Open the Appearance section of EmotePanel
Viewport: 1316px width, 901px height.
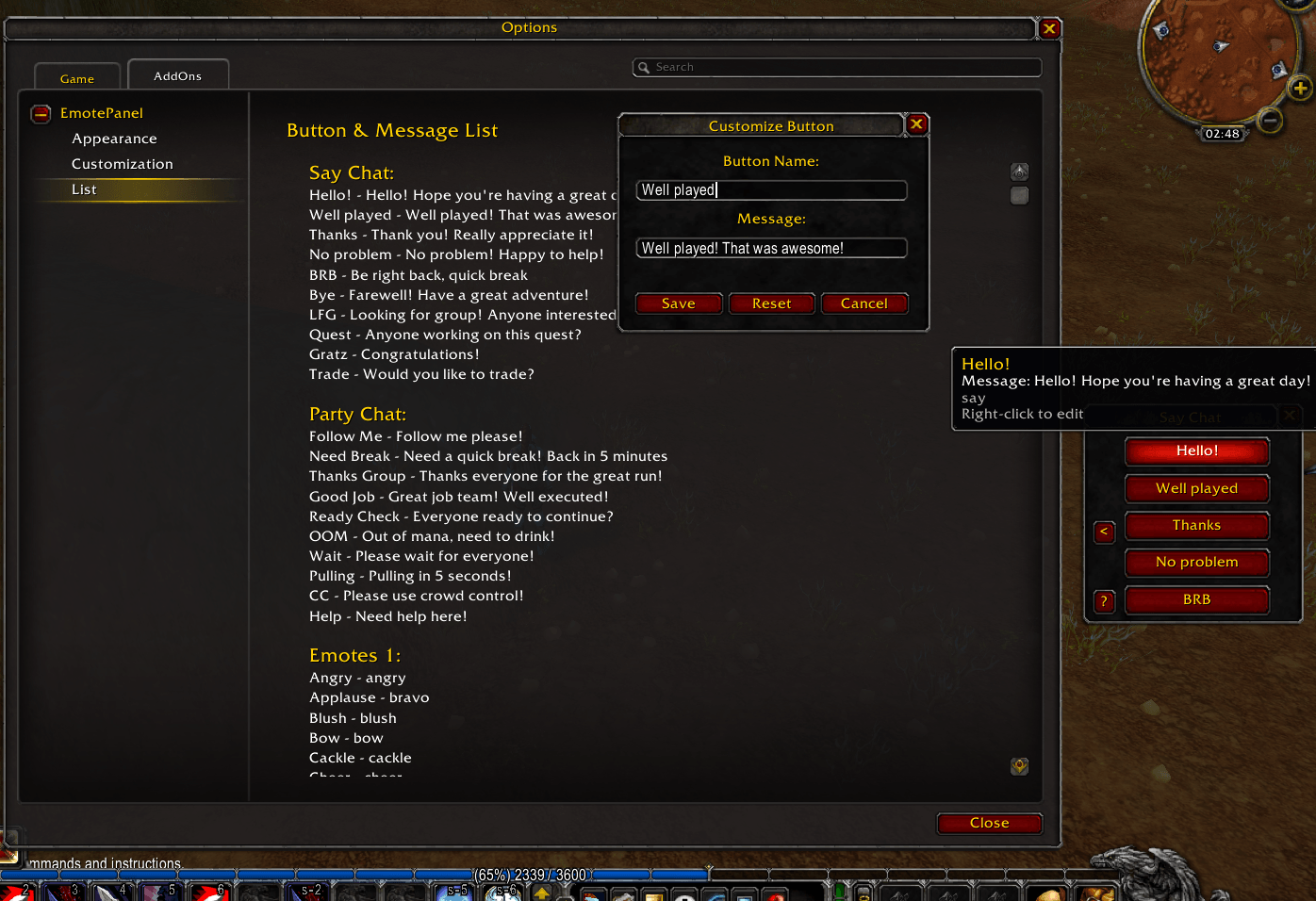[114, 139]
